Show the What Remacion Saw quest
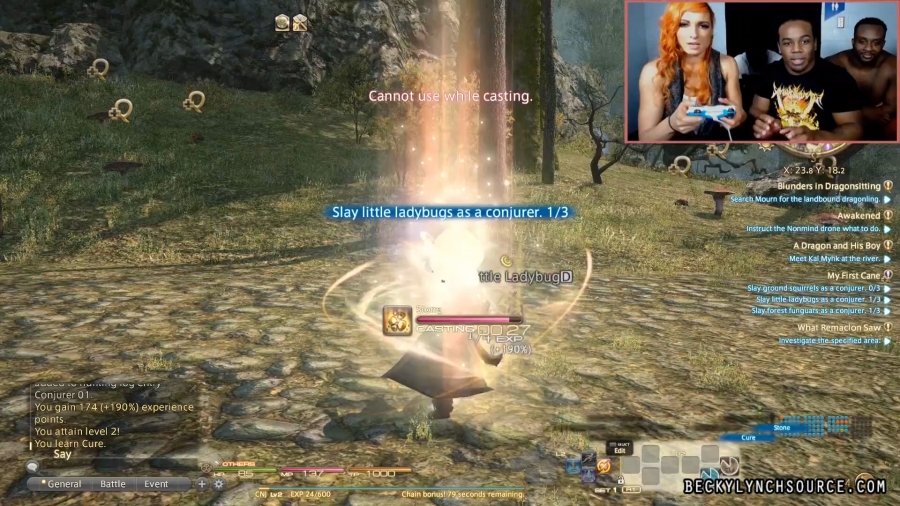 pos(838,327)
